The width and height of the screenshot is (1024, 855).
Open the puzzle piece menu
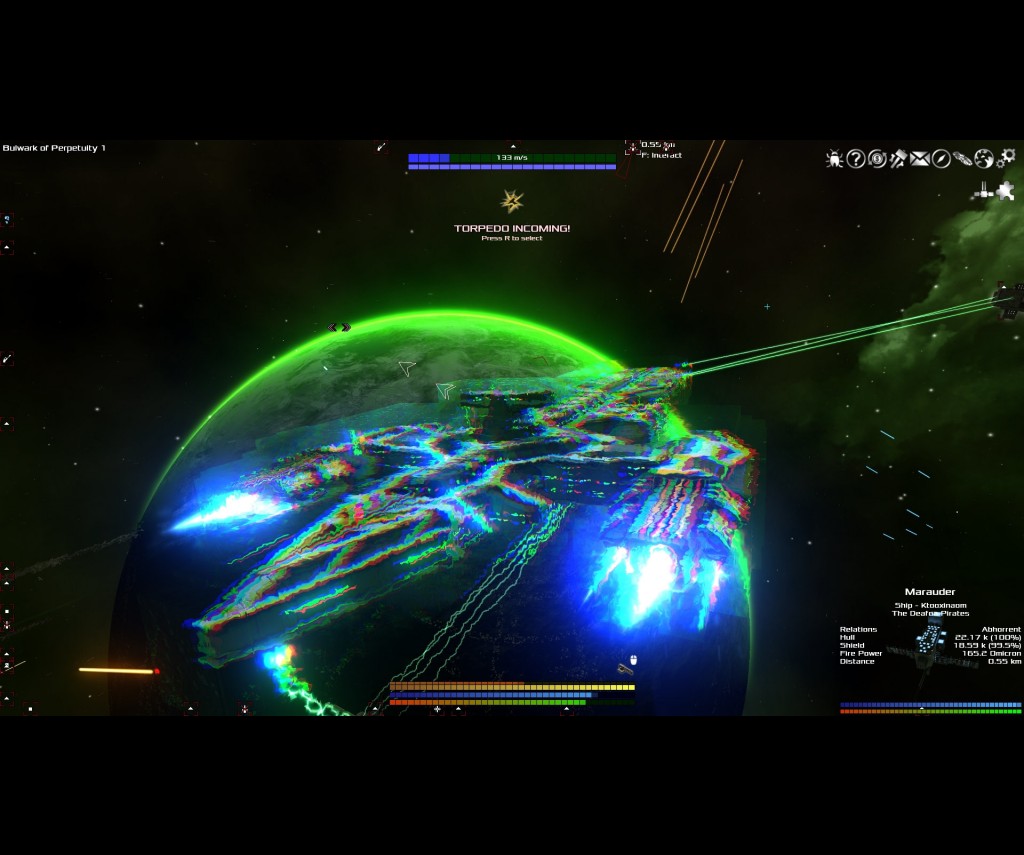coord(1006,190)
